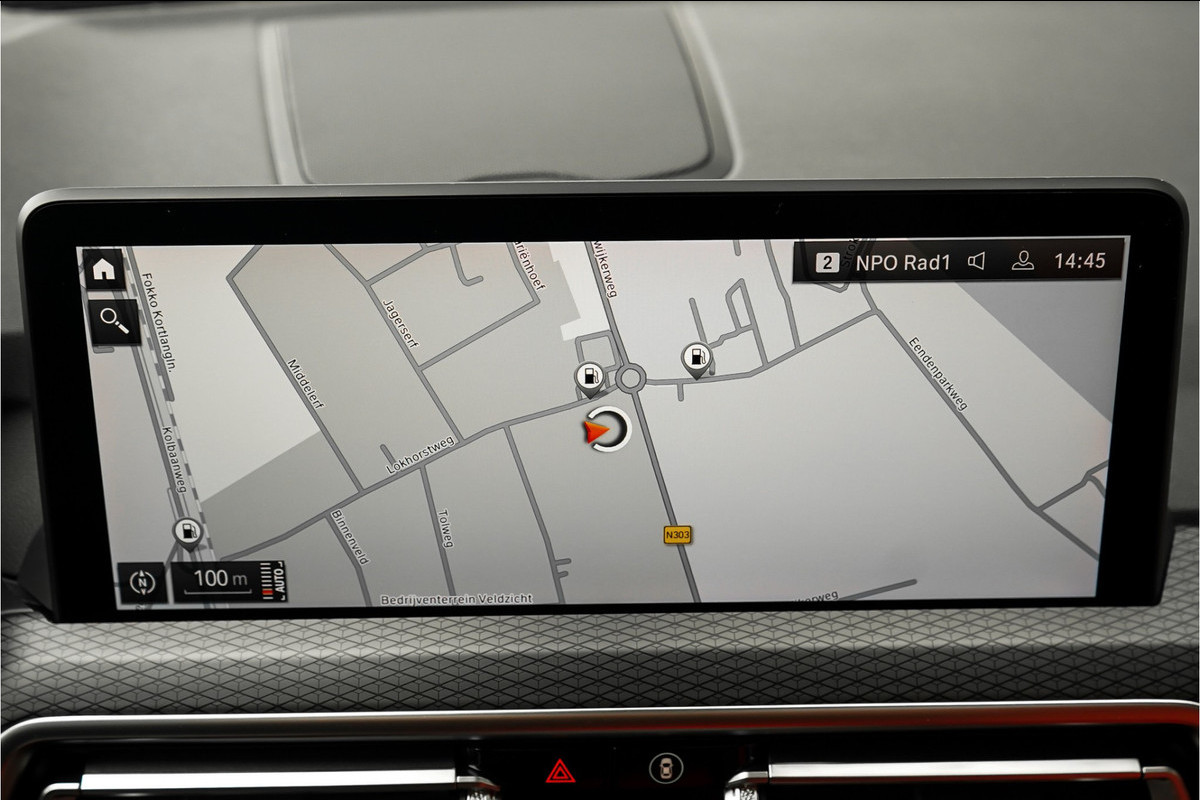Toggle the north-up compass orientation button
1200x800 pixels.
click(x=142, y=581)
